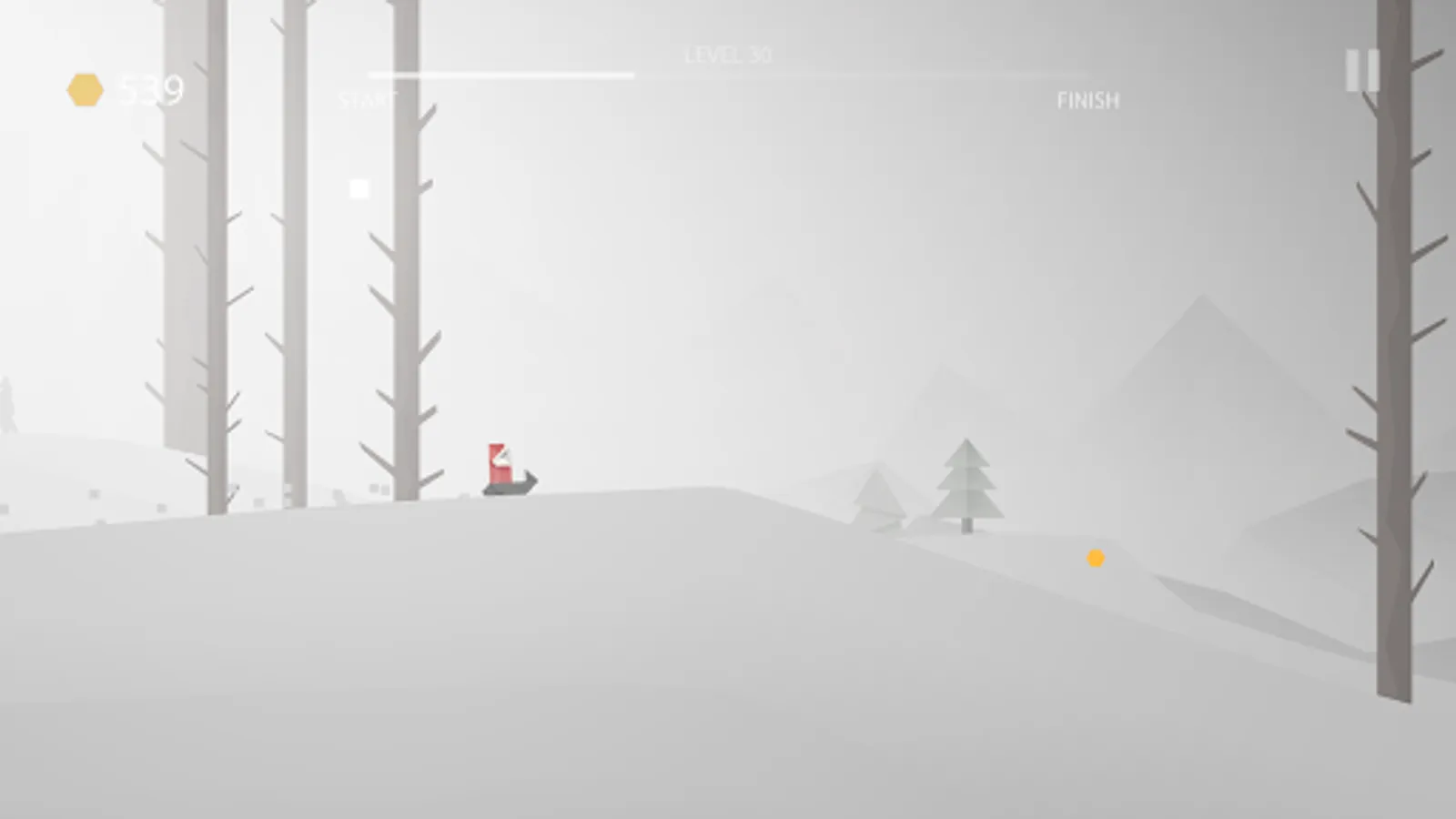
Task: Select the START label
Action: tap(362, 99)
